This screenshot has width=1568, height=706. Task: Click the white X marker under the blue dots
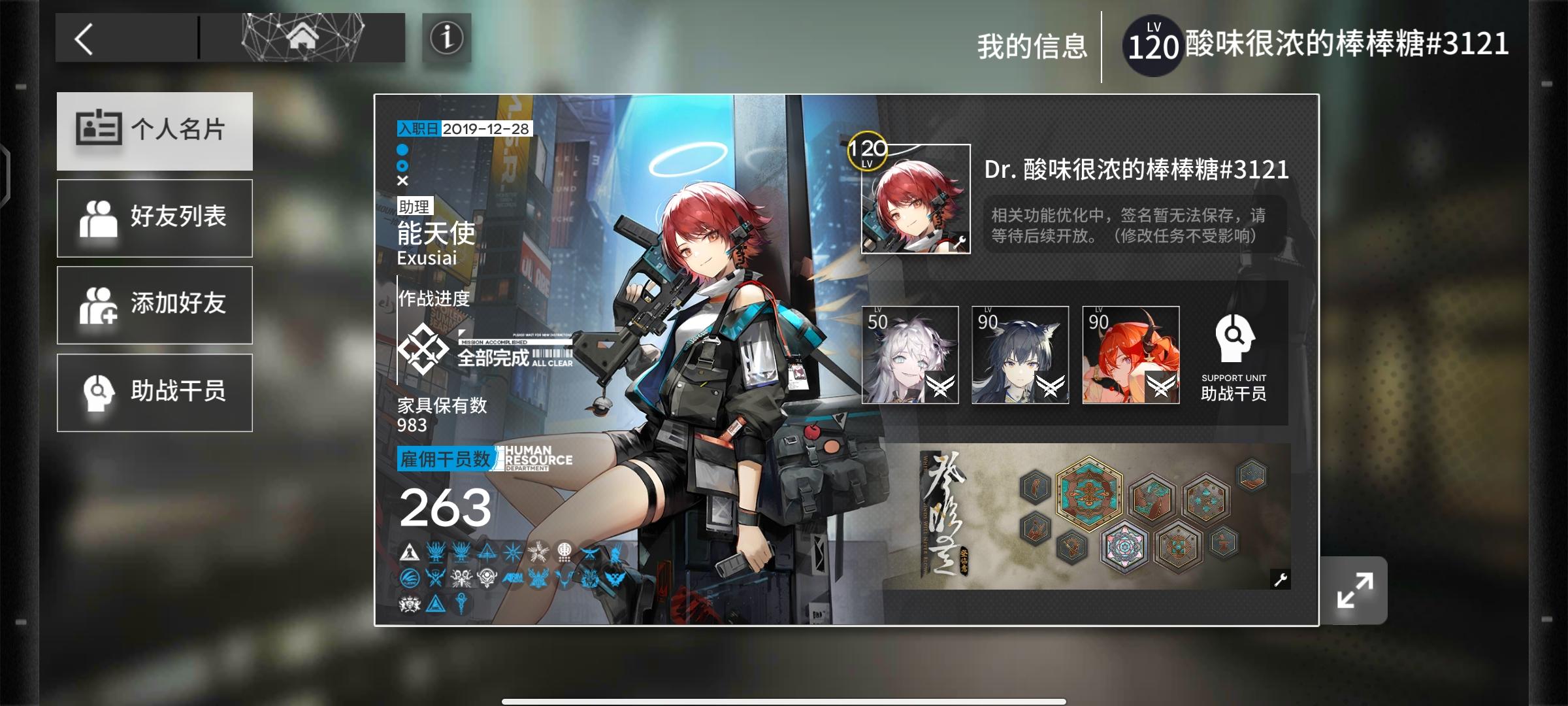pyautogui.click(x=402, y=181)
